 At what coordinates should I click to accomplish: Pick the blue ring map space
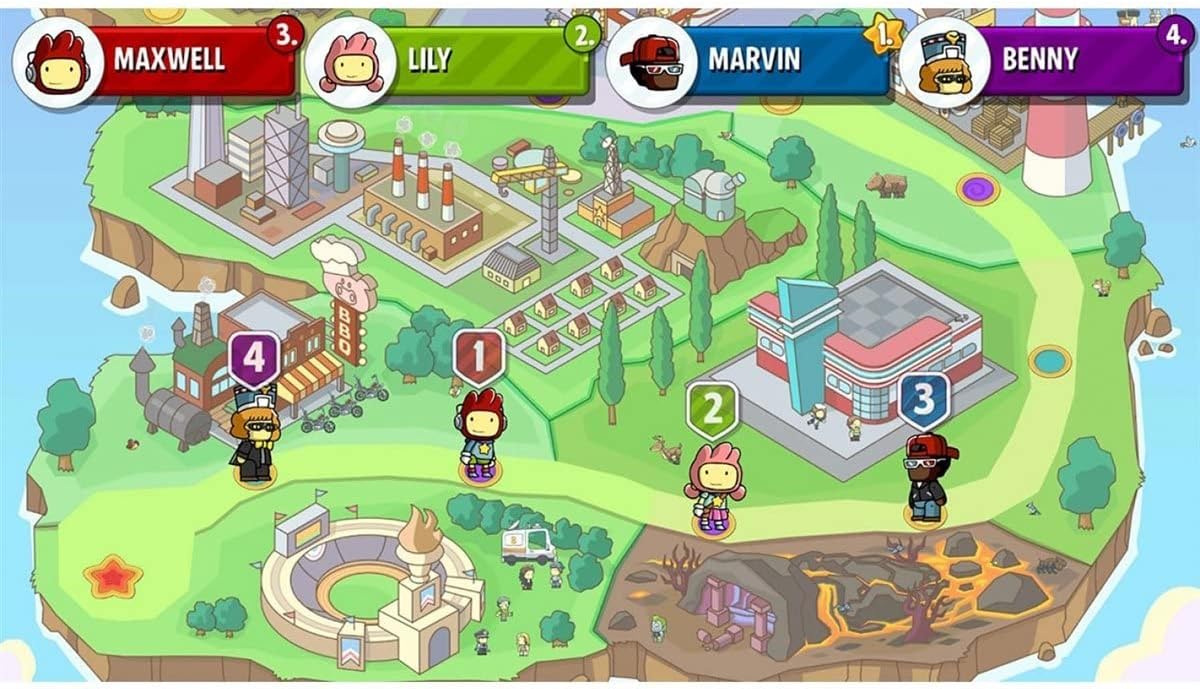coord(1049,360)
